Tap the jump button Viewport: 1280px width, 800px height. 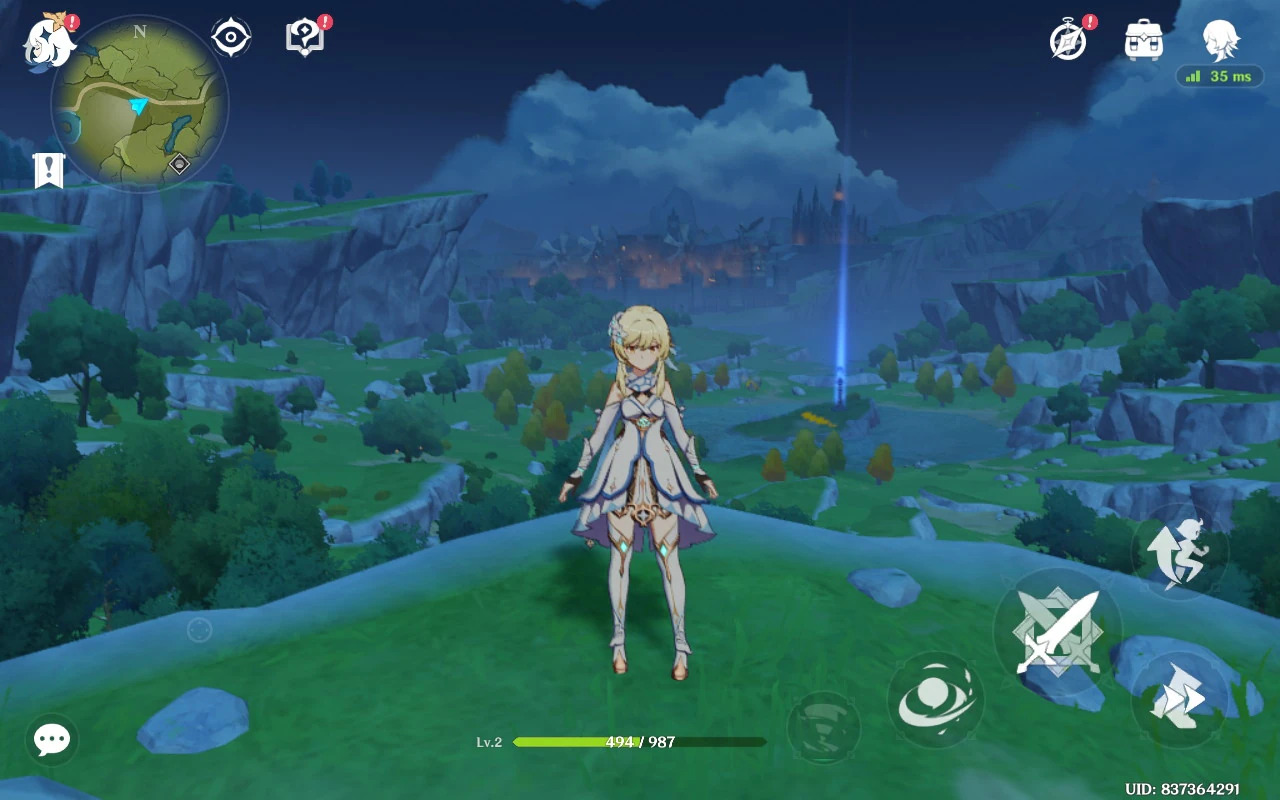1179,550
